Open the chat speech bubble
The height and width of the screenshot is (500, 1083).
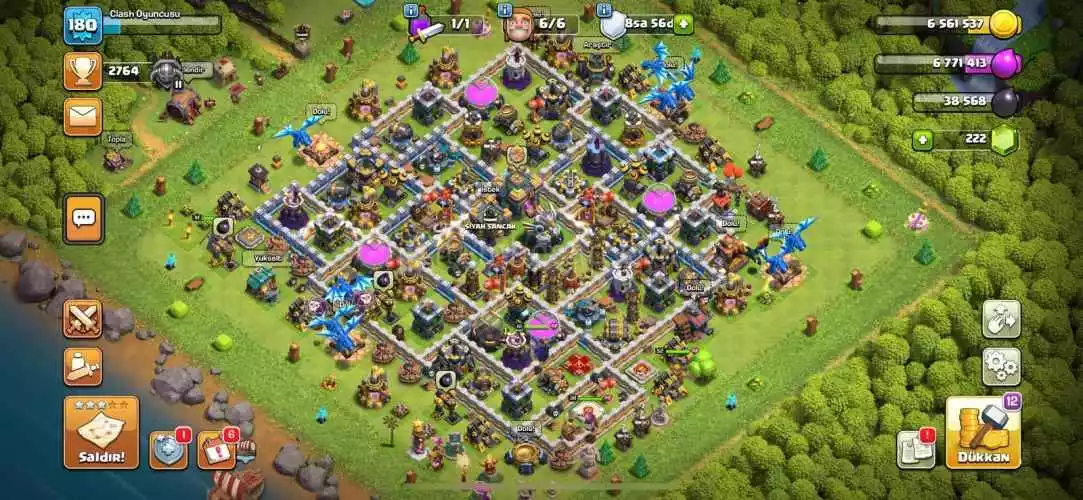click(x=83, y=218)
